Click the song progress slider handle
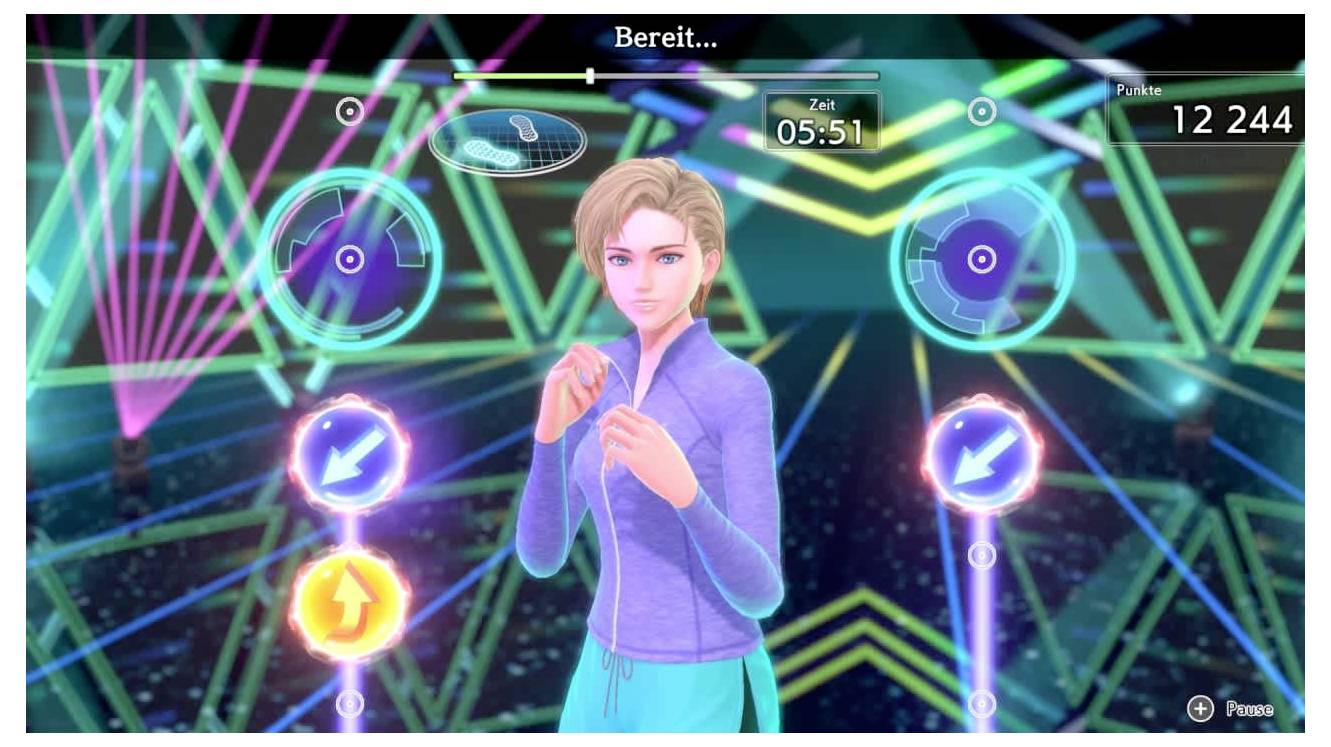The height and width of the screenshot is (747, 1331). pos(591,74)
